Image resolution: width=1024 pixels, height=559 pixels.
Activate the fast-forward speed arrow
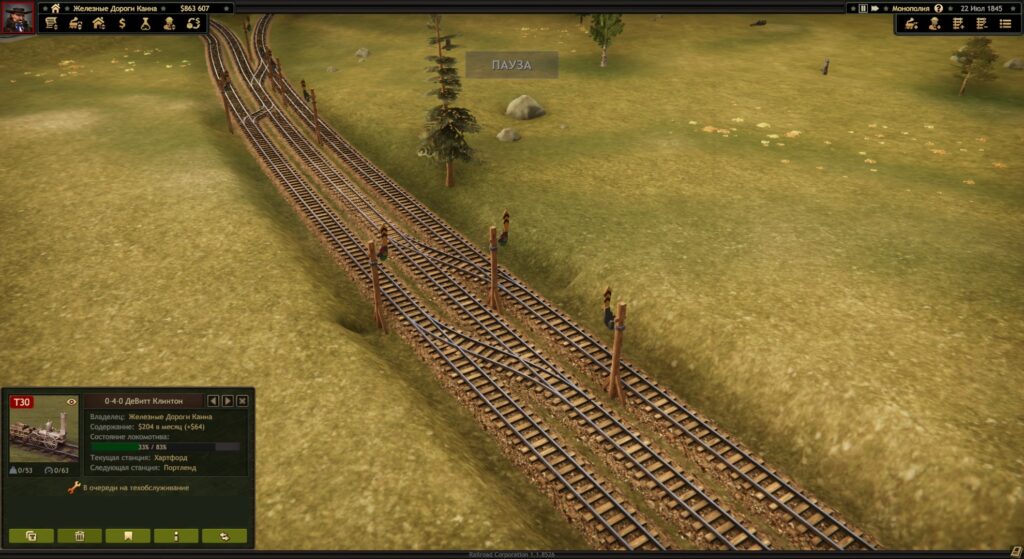876,8
